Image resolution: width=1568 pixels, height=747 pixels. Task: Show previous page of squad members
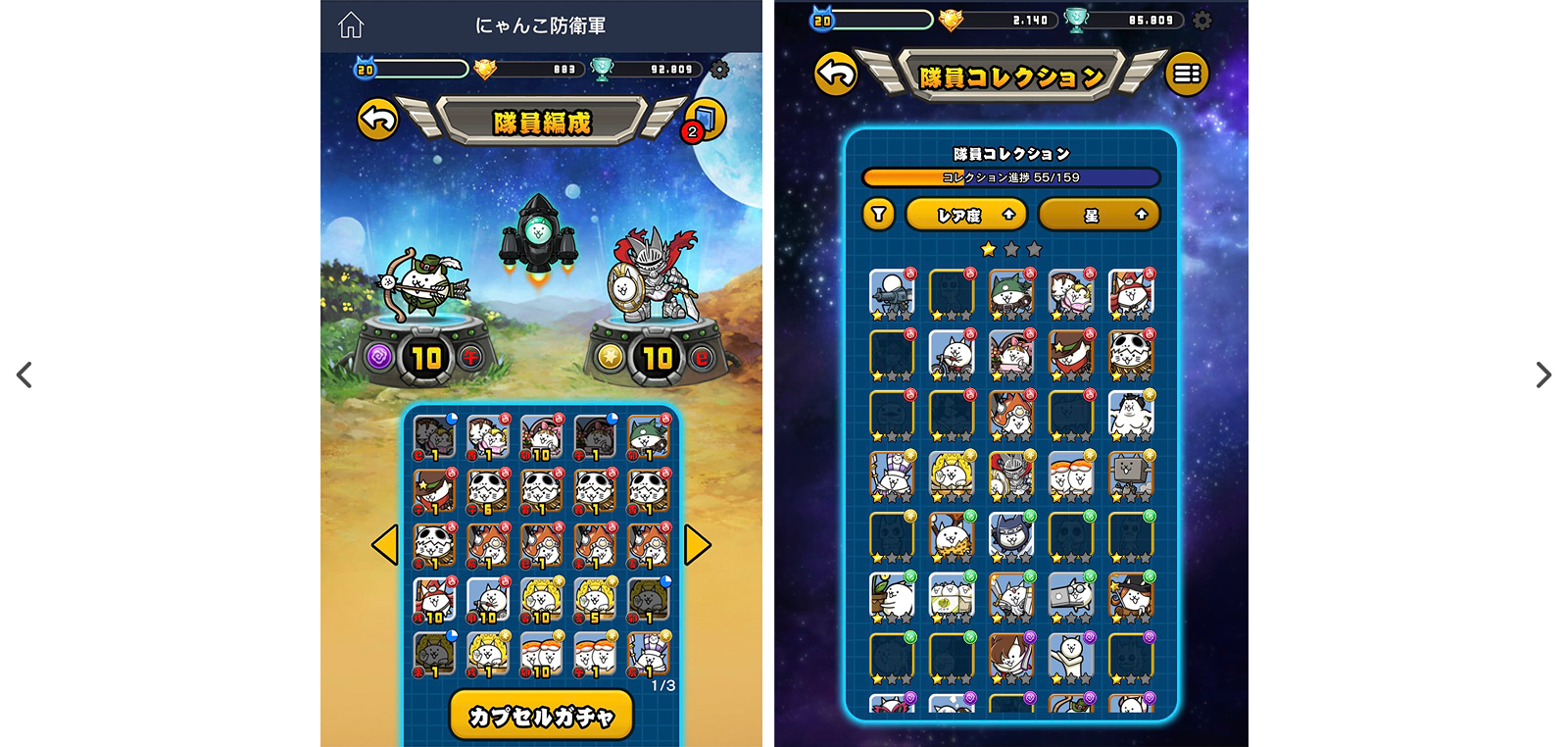click(385, 545)
